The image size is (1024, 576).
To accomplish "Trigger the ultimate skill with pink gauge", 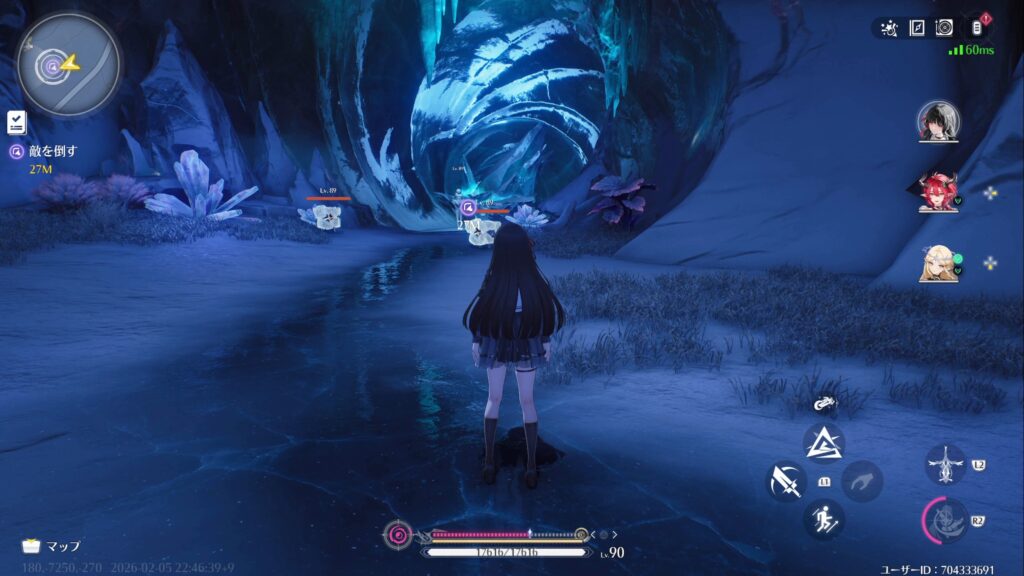I will click(945, 520).
